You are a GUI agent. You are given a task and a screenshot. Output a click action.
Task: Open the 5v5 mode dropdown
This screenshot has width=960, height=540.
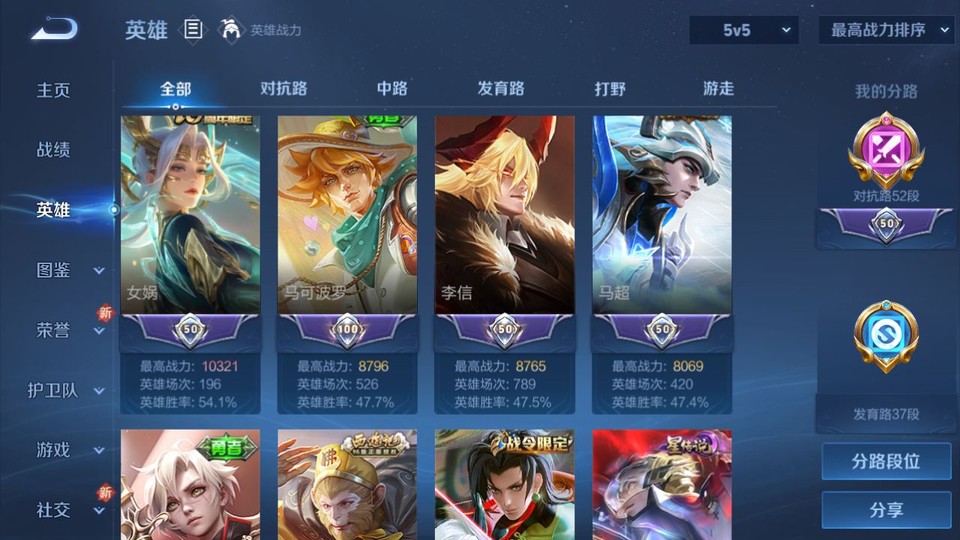coord(744,31)
